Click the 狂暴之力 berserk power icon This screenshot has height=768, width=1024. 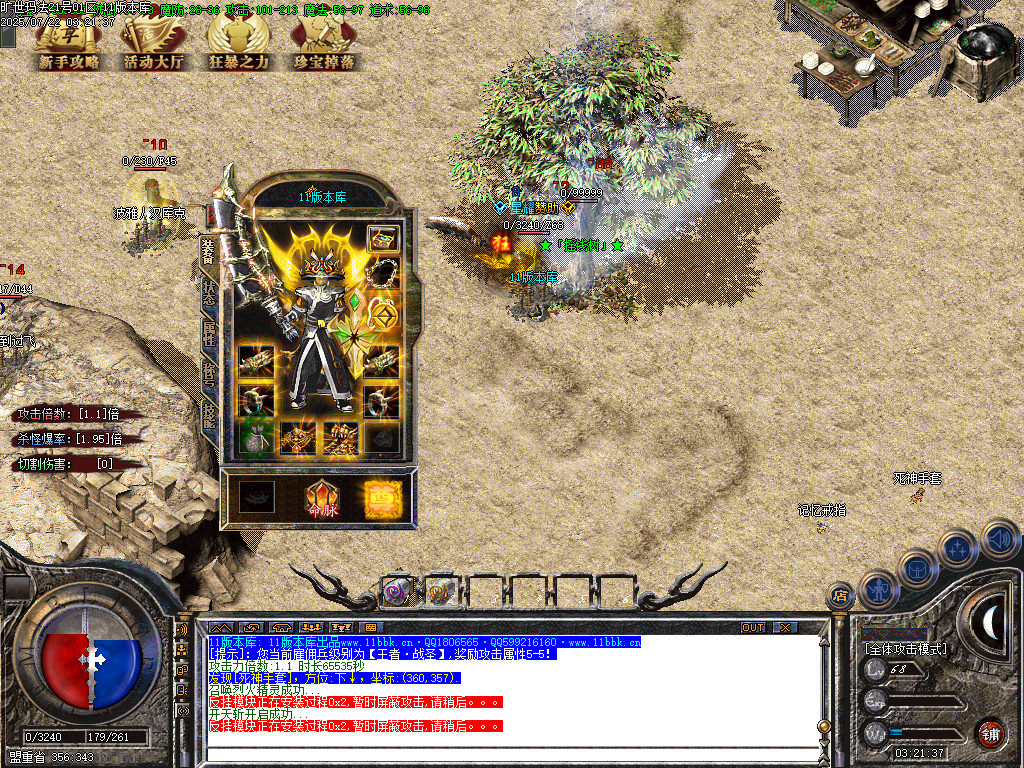pyautogui.click(x=238, y=45)
